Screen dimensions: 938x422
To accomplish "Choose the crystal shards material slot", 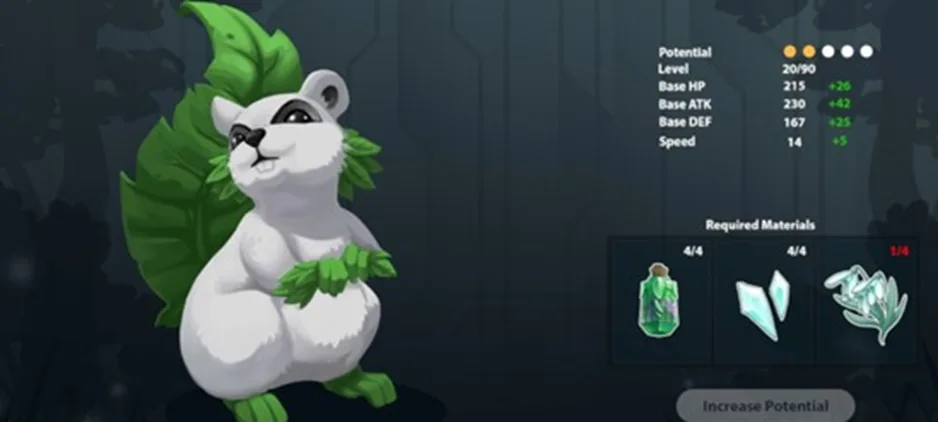I will click(763, 301).
